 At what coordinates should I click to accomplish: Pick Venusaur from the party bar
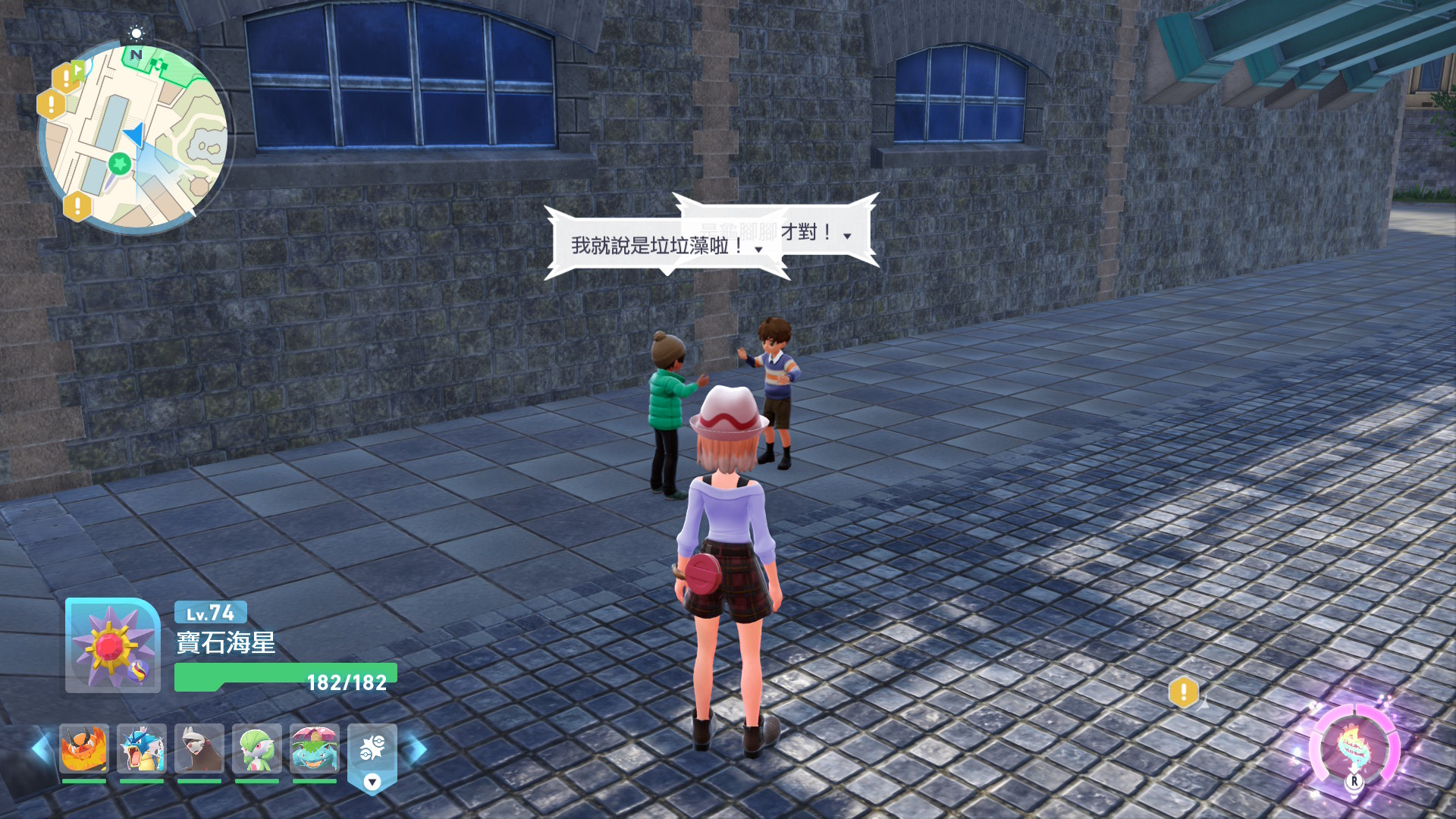click(315, 748)
